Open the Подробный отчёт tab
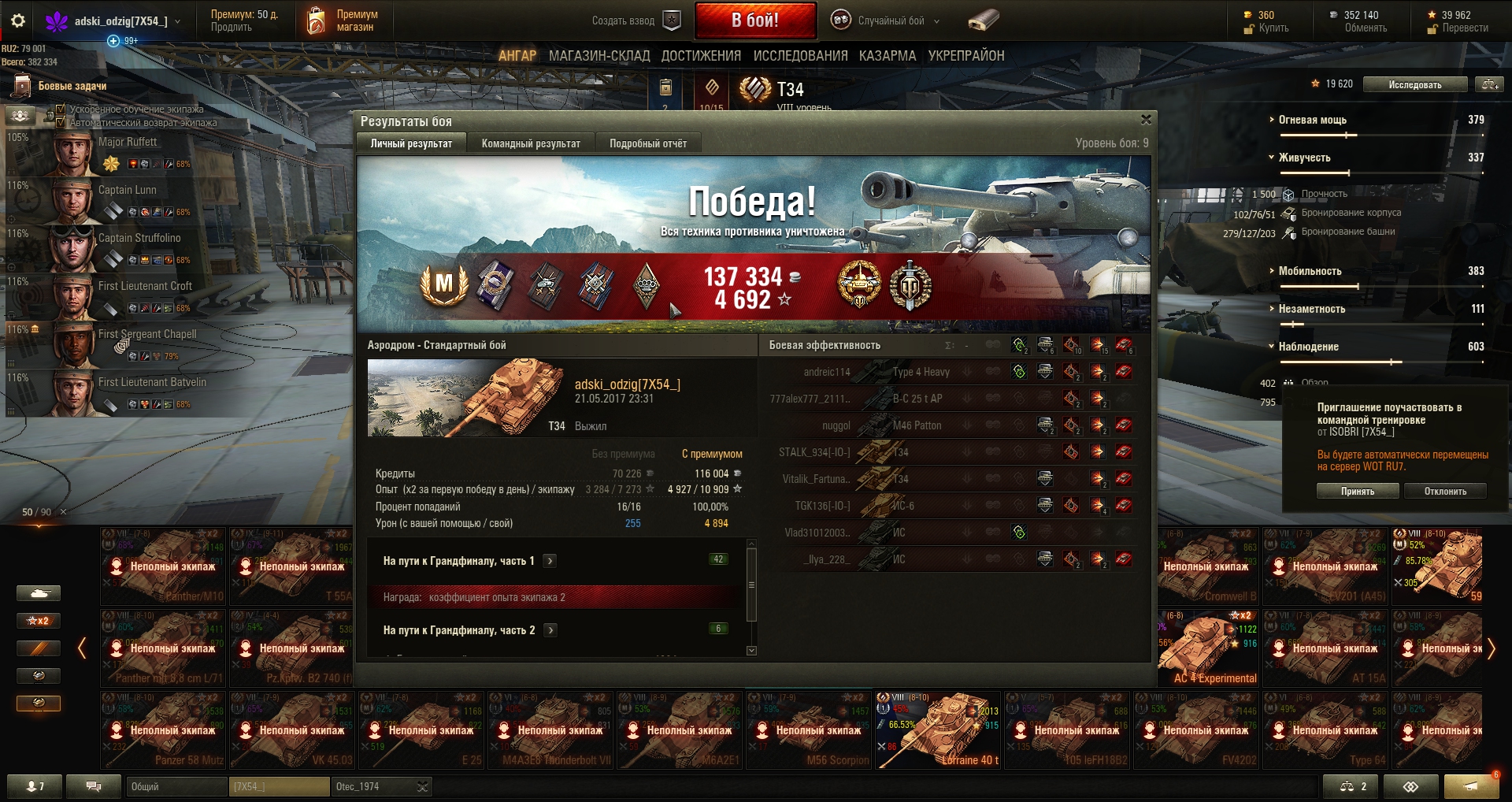This screenshot has height=802, width=1512. (x=647, y=143)
